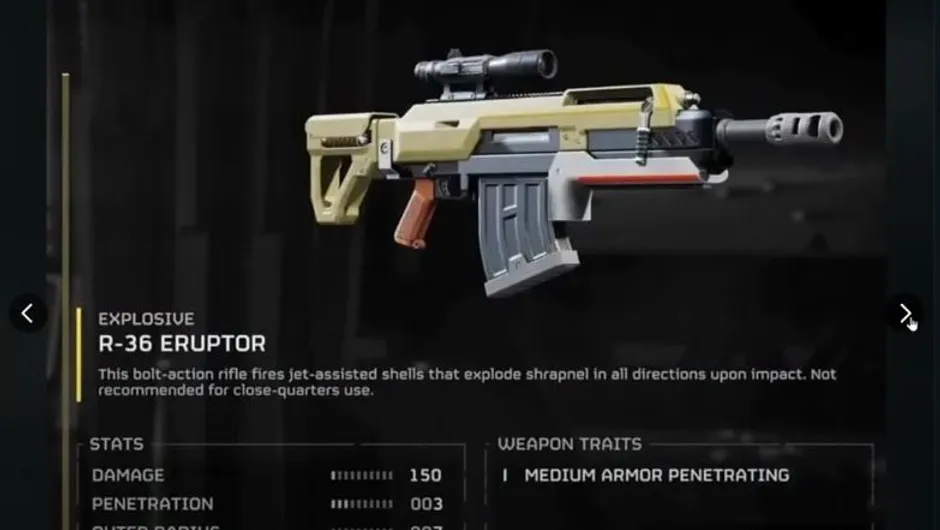Show the previous weapon with left arrow
Screen dimensions: 940x530
click(28, 314)
